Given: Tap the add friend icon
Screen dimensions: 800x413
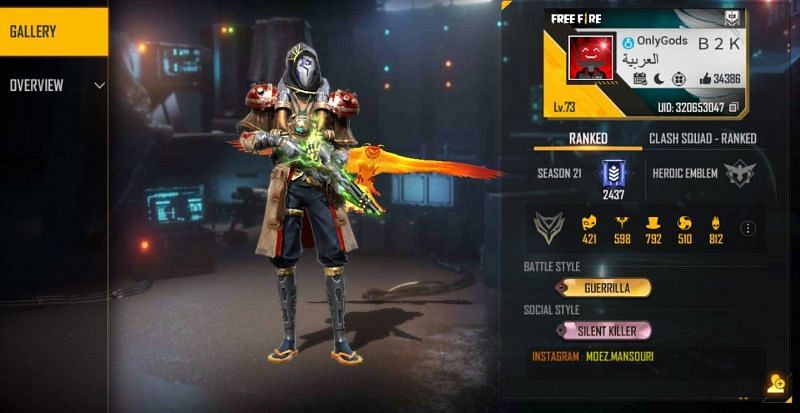Looking at the screenshot, I should (x=776, y=383).
